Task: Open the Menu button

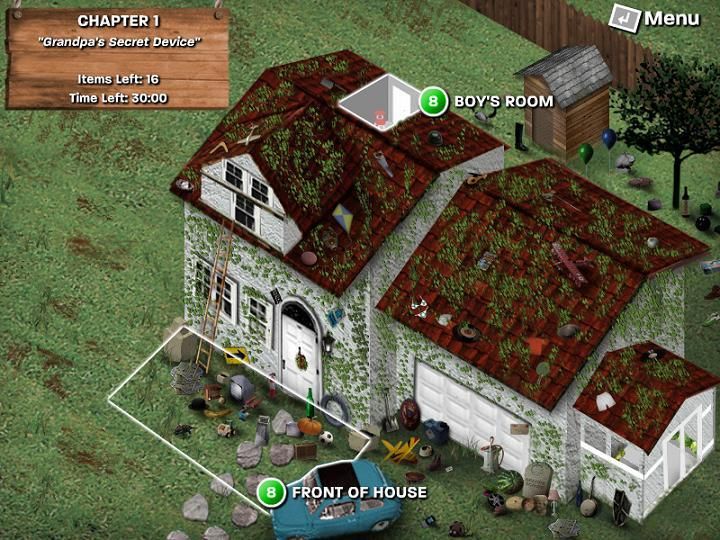Action: (x=655, y=18)
